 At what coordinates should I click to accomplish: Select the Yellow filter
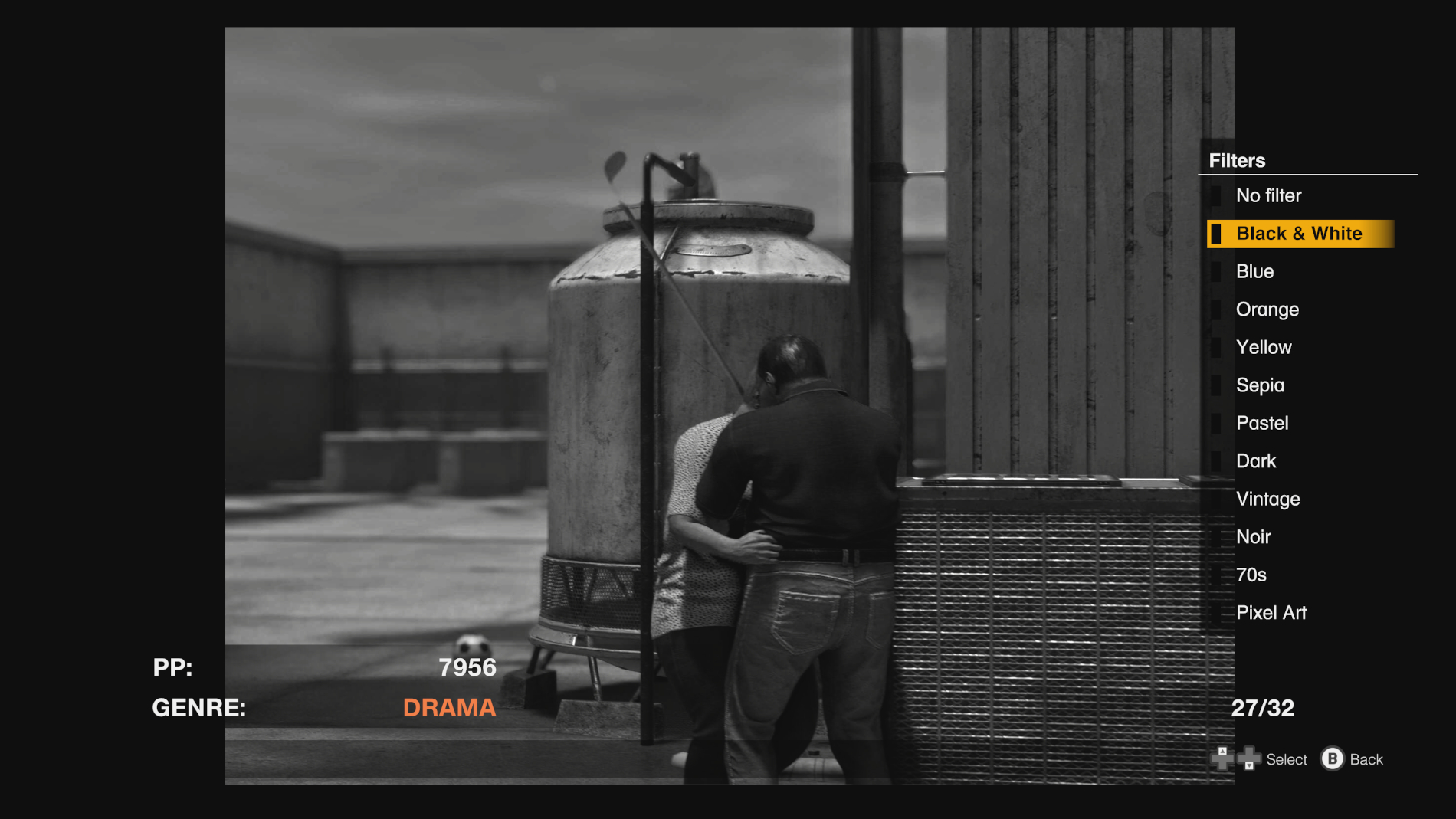pyautogui.click(x=1263, y=347)
